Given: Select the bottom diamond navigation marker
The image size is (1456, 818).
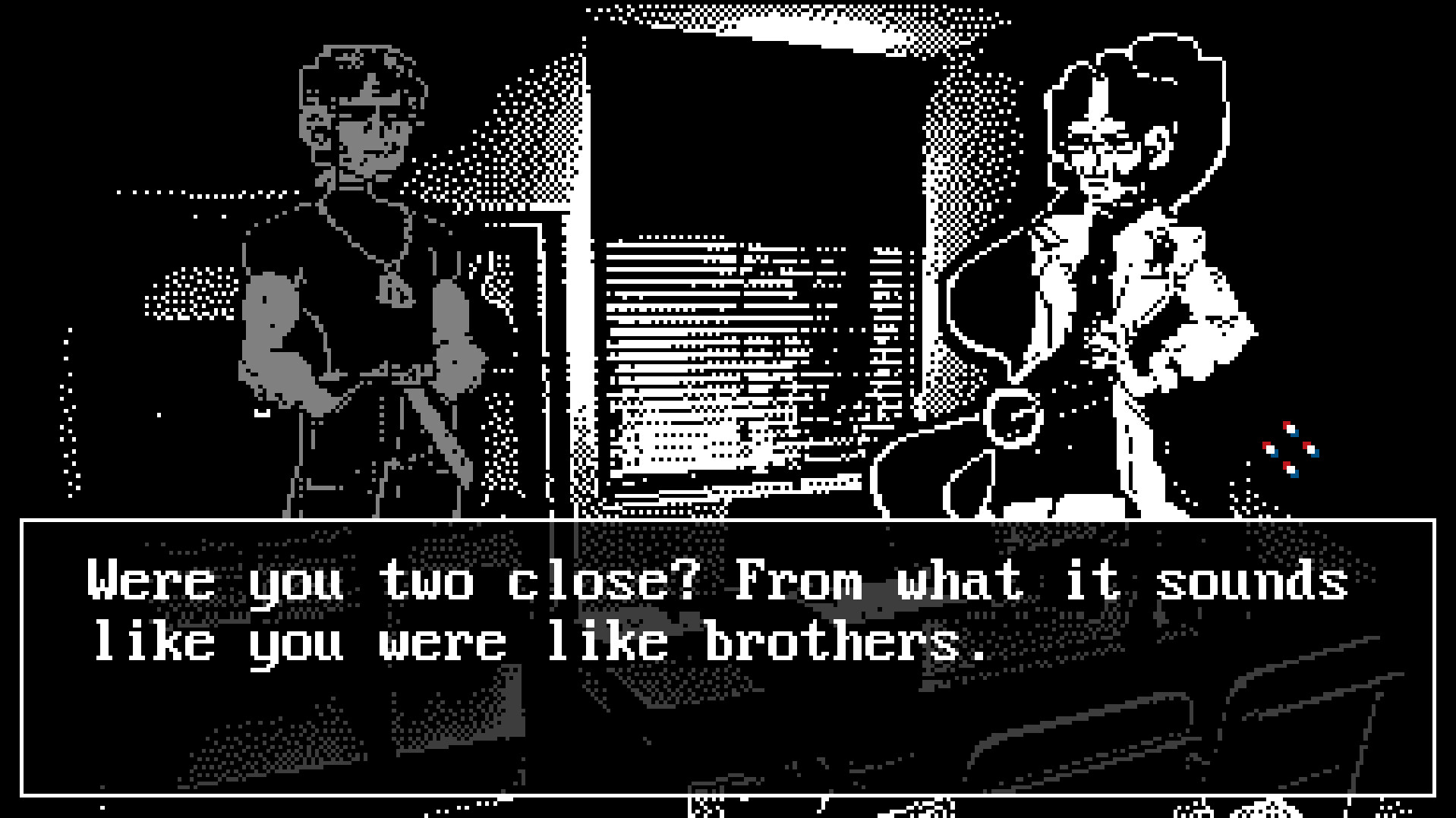Looking at the screenshot, I should pyautogui.click(x=1291, y=470).
